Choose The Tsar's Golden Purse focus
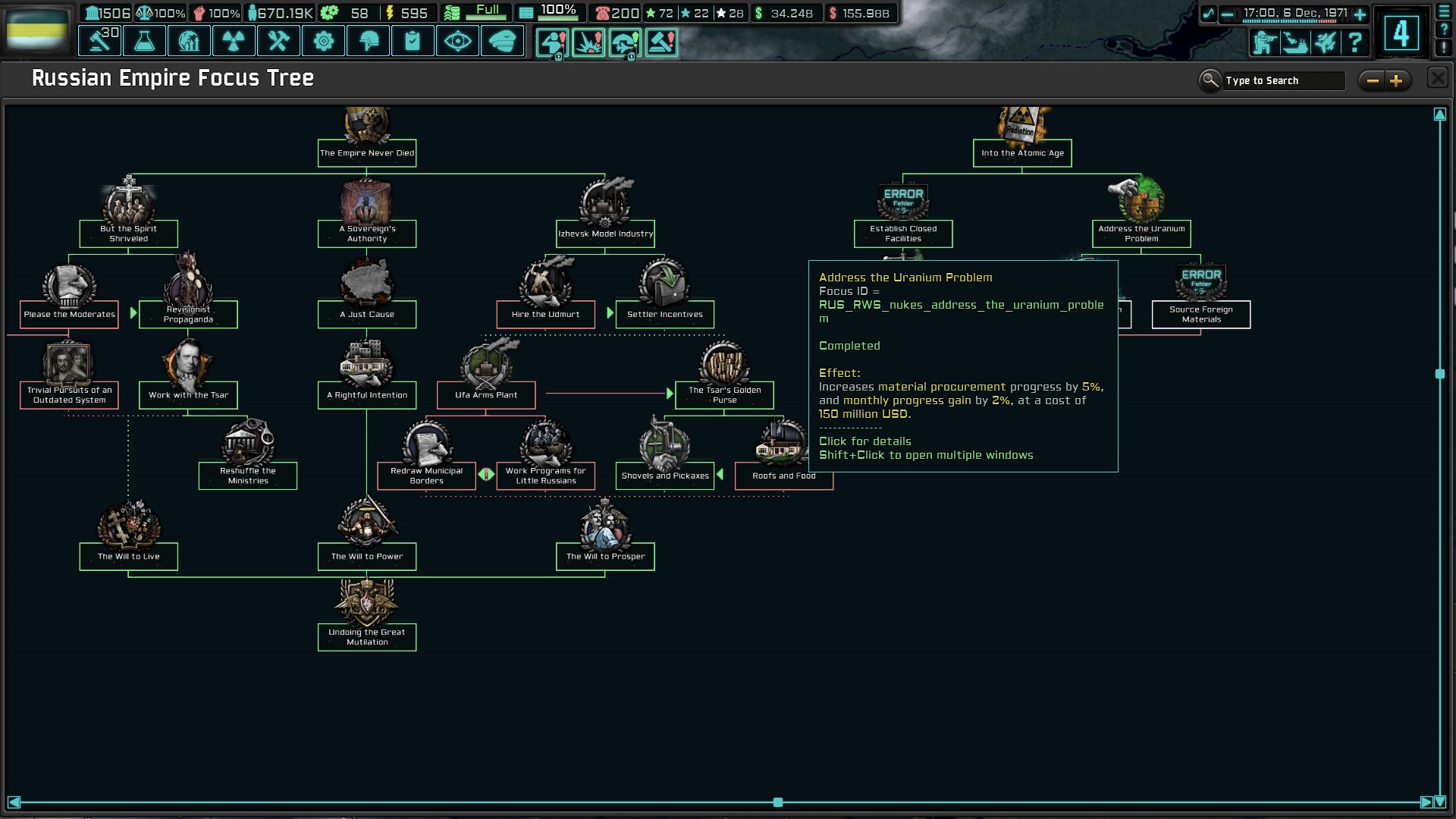Image resolution: width=1456 pixels, height=819 pixels. coord(724,394)
